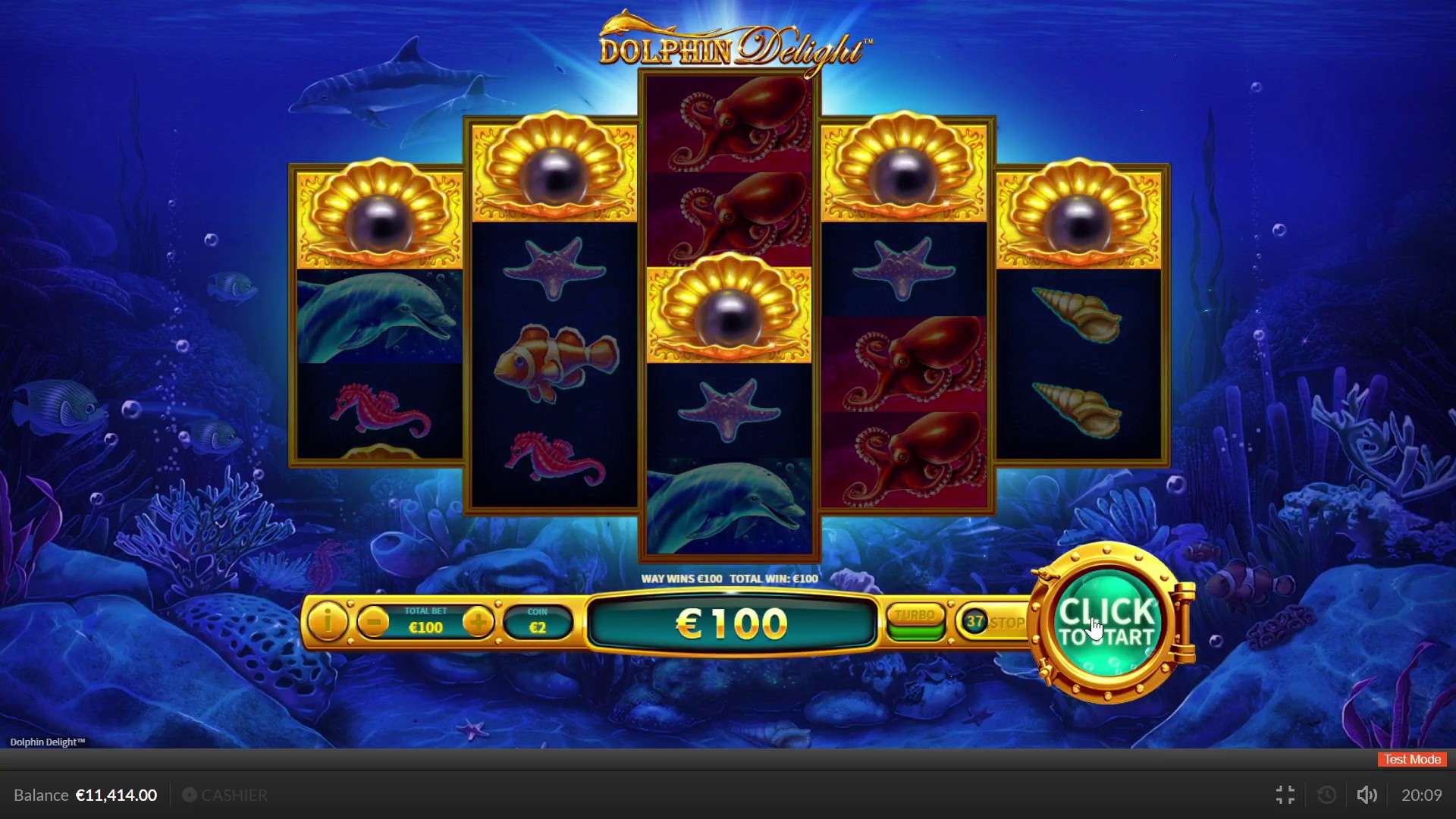The height and width of the screenshot is (819, 1456).
Task: Open the game information panel via the i icon
Action: pos(328,622)
